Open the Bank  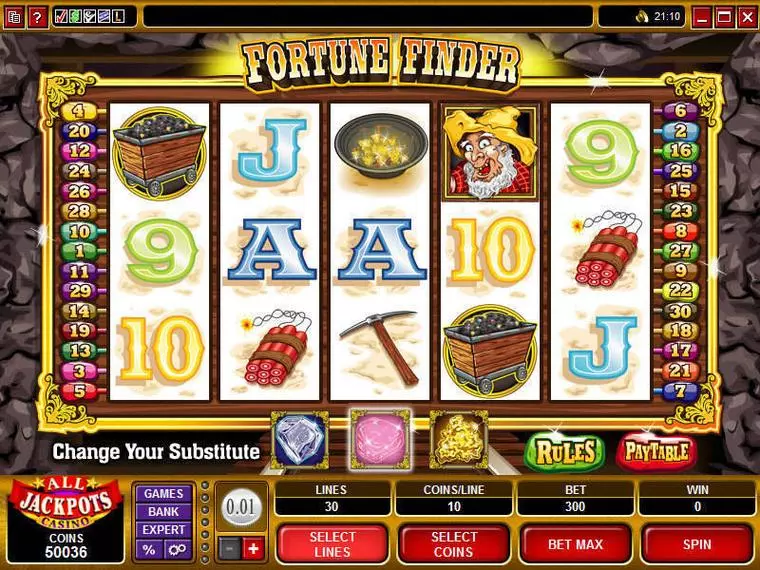[x=163, y=511]
